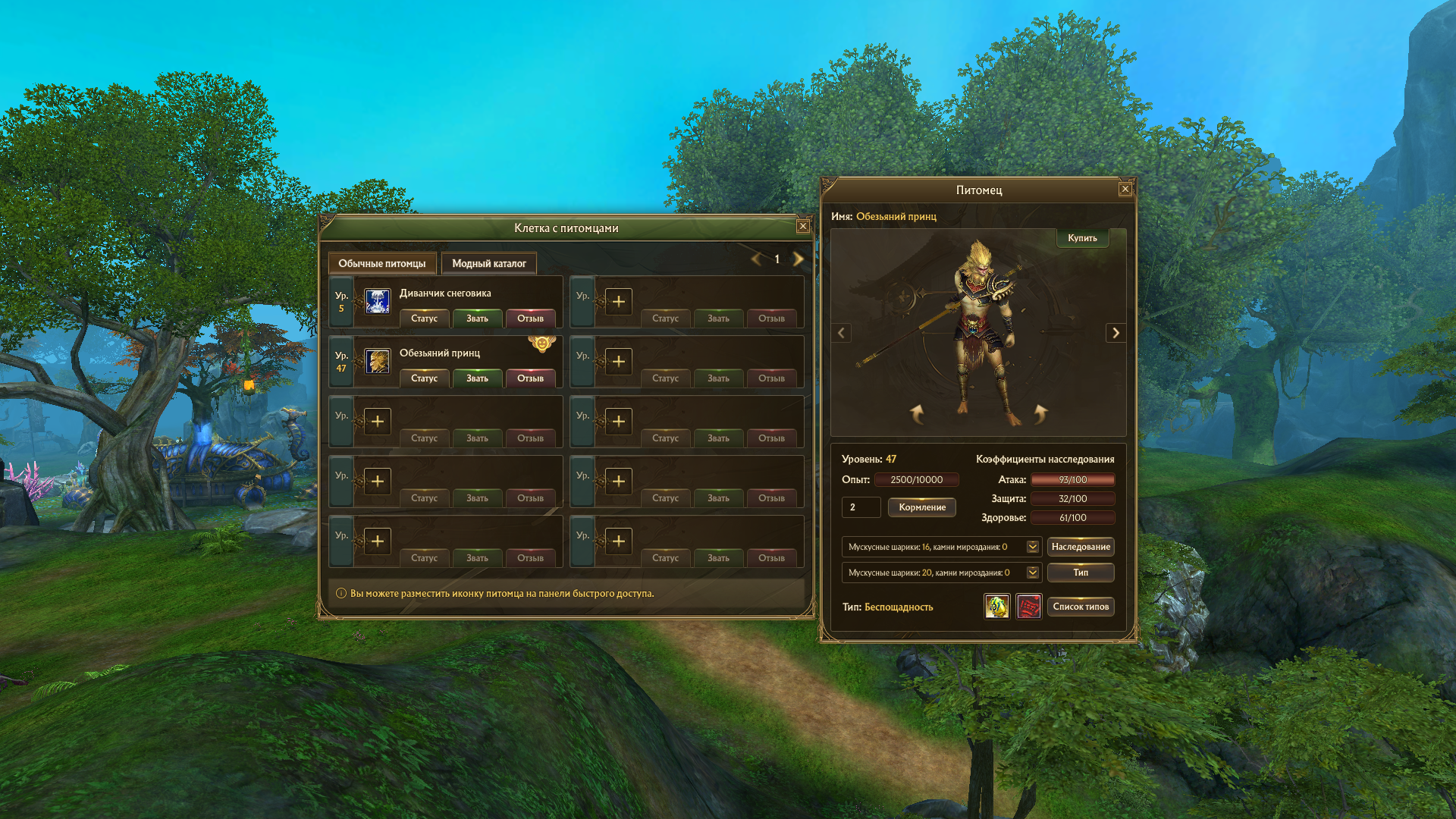1456x819 pixels.
Task: Click the Кормление feed button
Action: pos(921,507)
